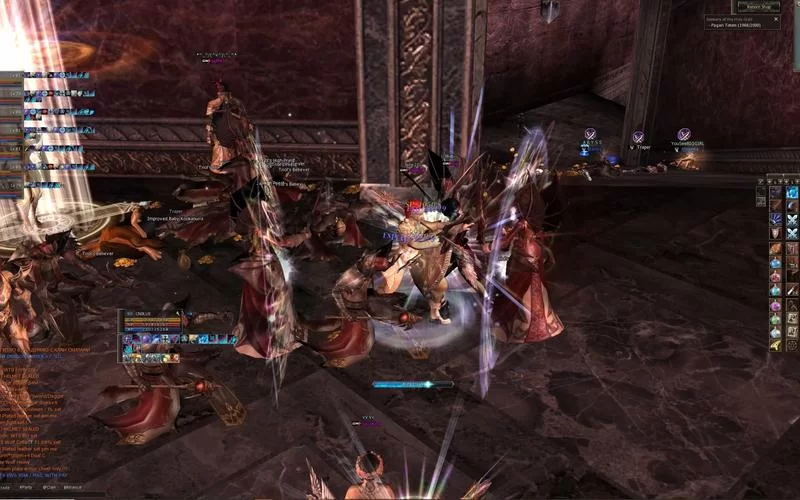Select the bottommost party member frame
The image size is (800, 500).
tap(12, 185)
